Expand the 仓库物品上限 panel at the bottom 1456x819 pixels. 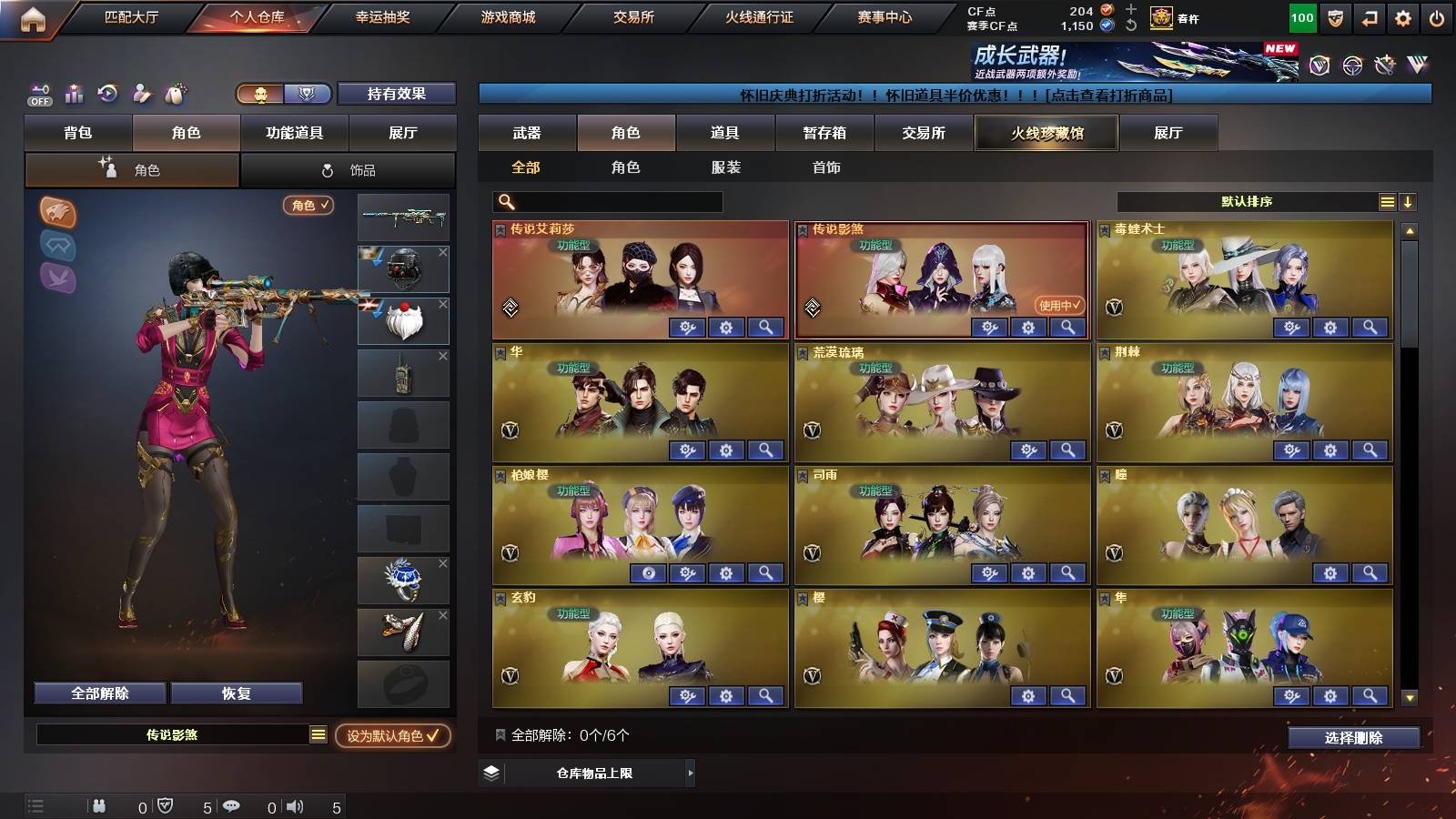[587, 773]
